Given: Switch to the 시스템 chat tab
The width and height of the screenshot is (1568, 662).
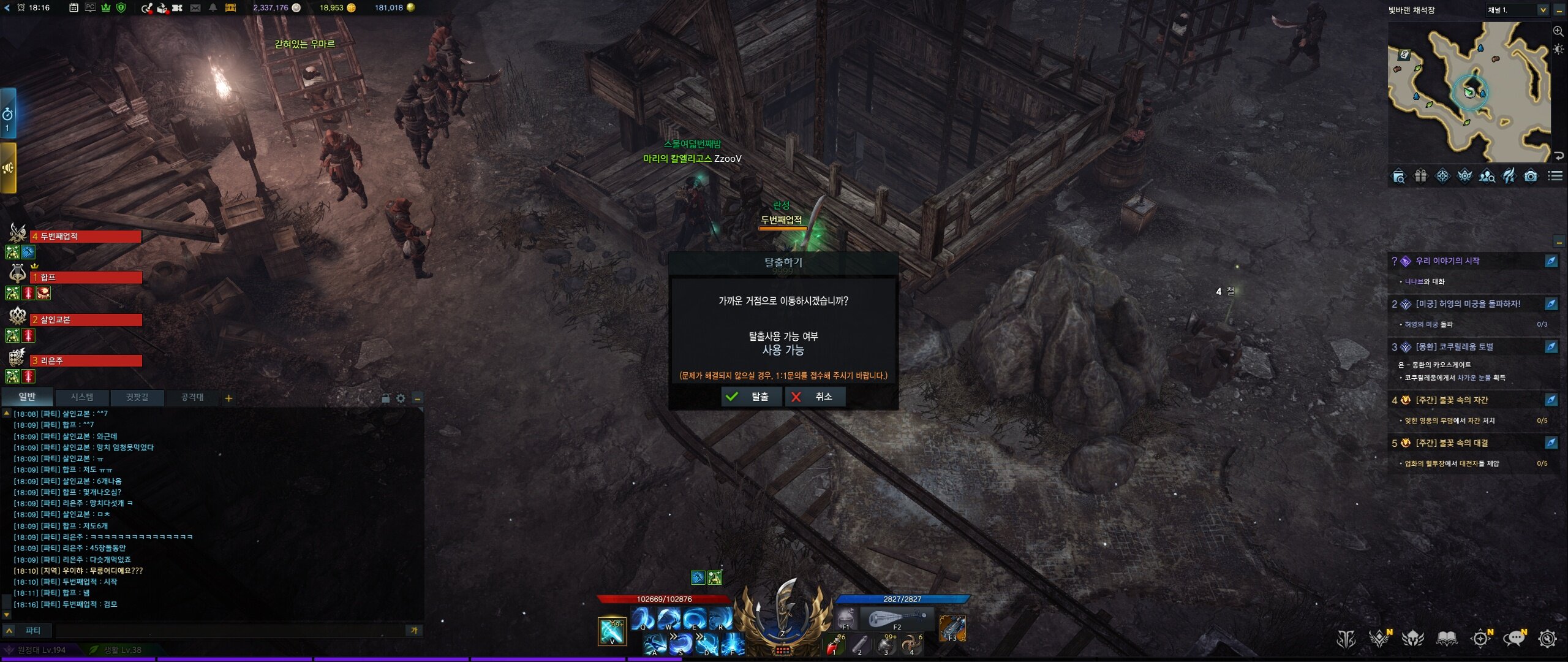Looking at the screenshot, I should (82, 397).
